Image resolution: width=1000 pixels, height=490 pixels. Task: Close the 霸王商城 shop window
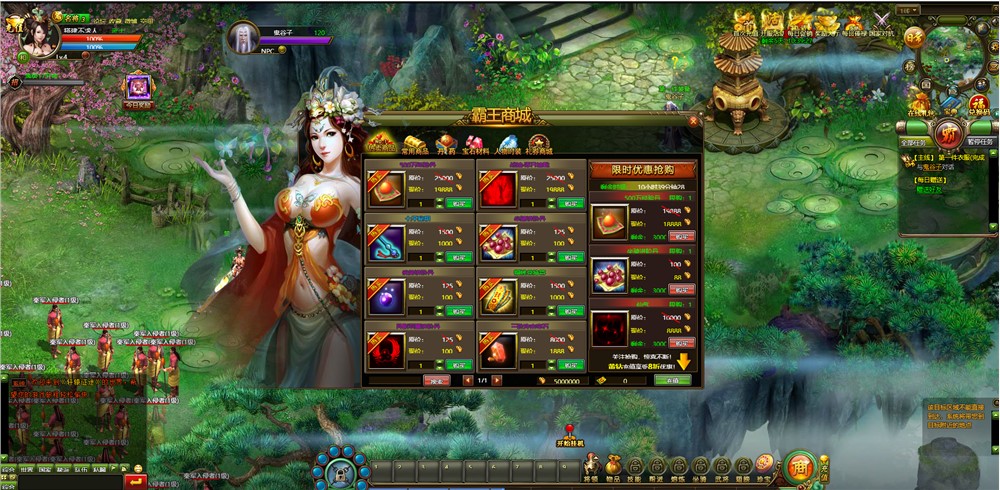(x=694, y=121)
